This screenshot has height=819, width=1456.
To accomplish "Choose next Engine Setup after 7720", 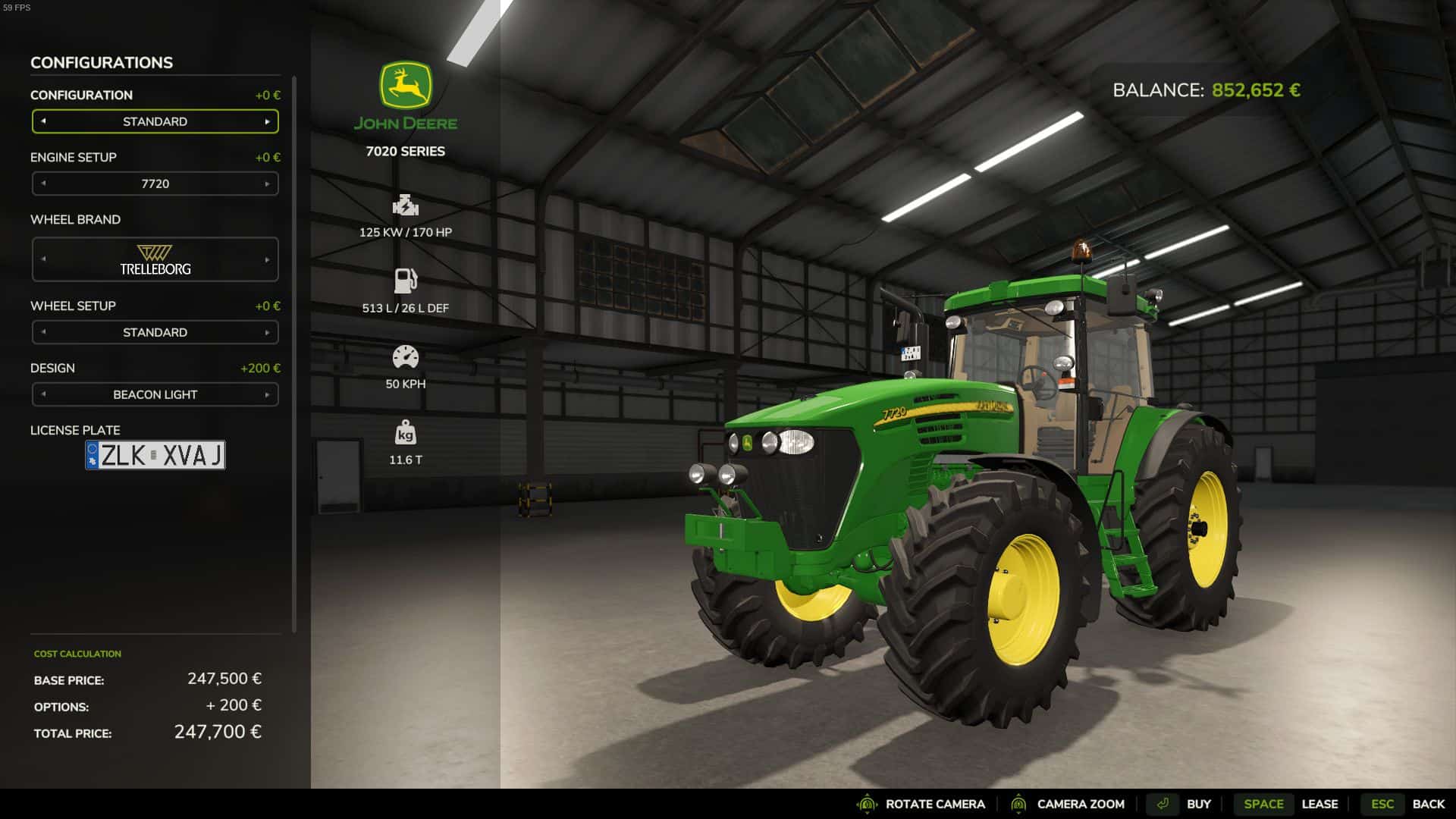I will (x=267, y=184).
